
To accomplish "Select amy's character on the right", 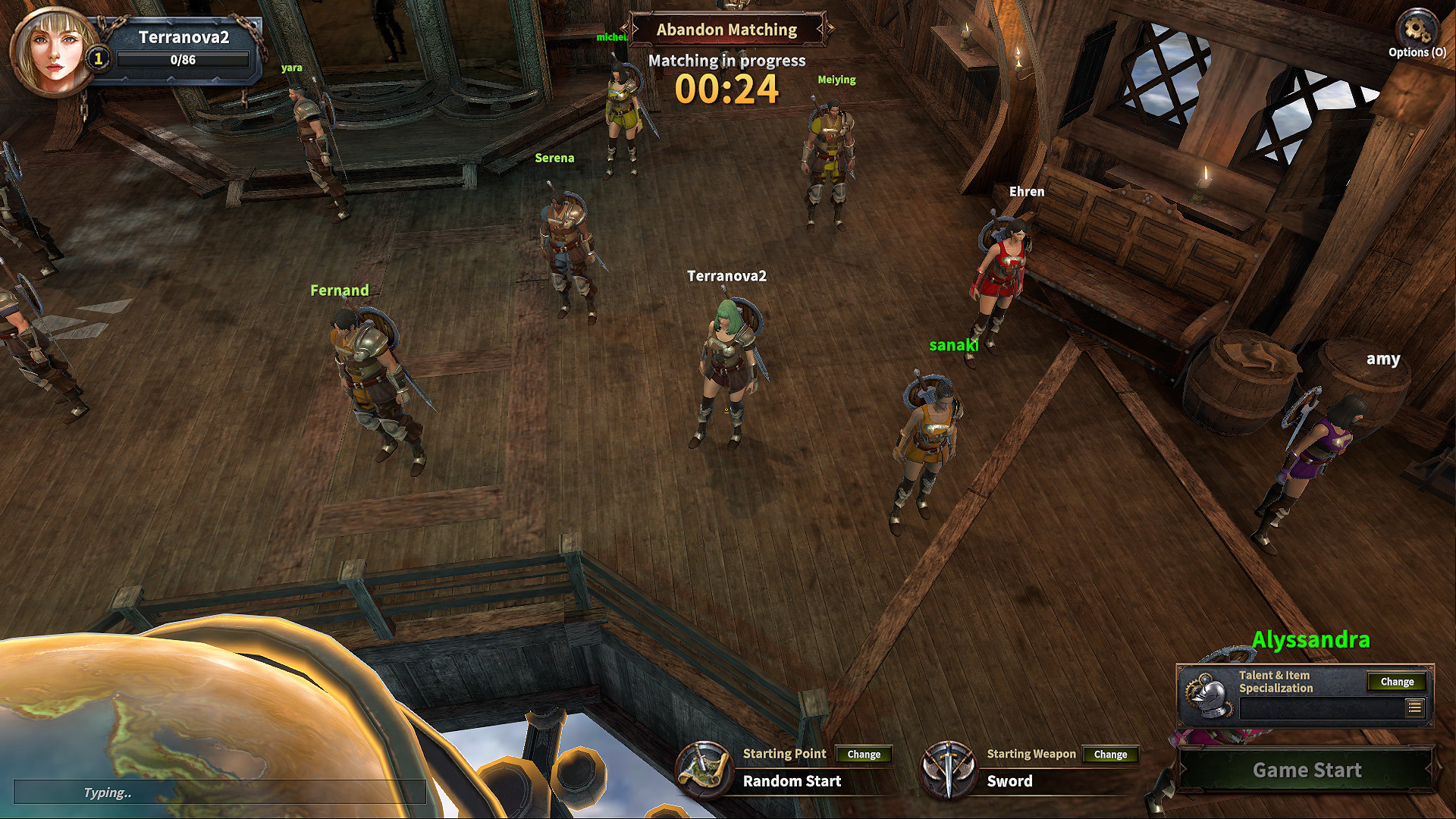I will [1383, 359].
